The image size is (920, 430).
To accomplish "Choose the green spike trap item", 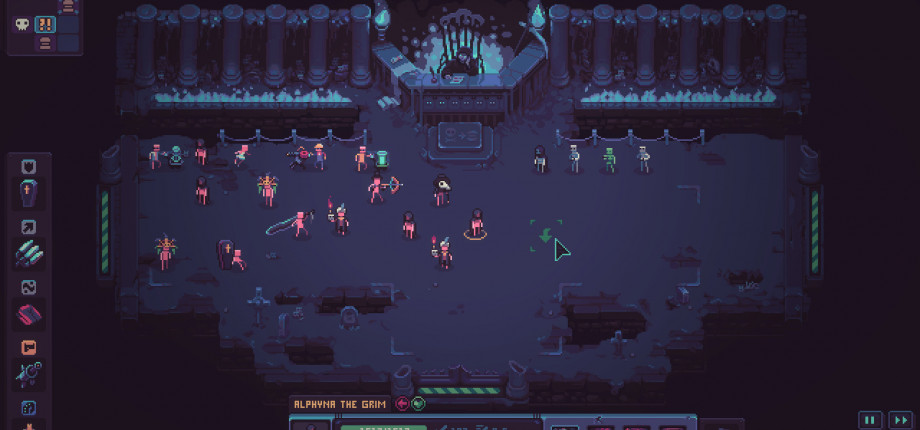I will [28, 255].
